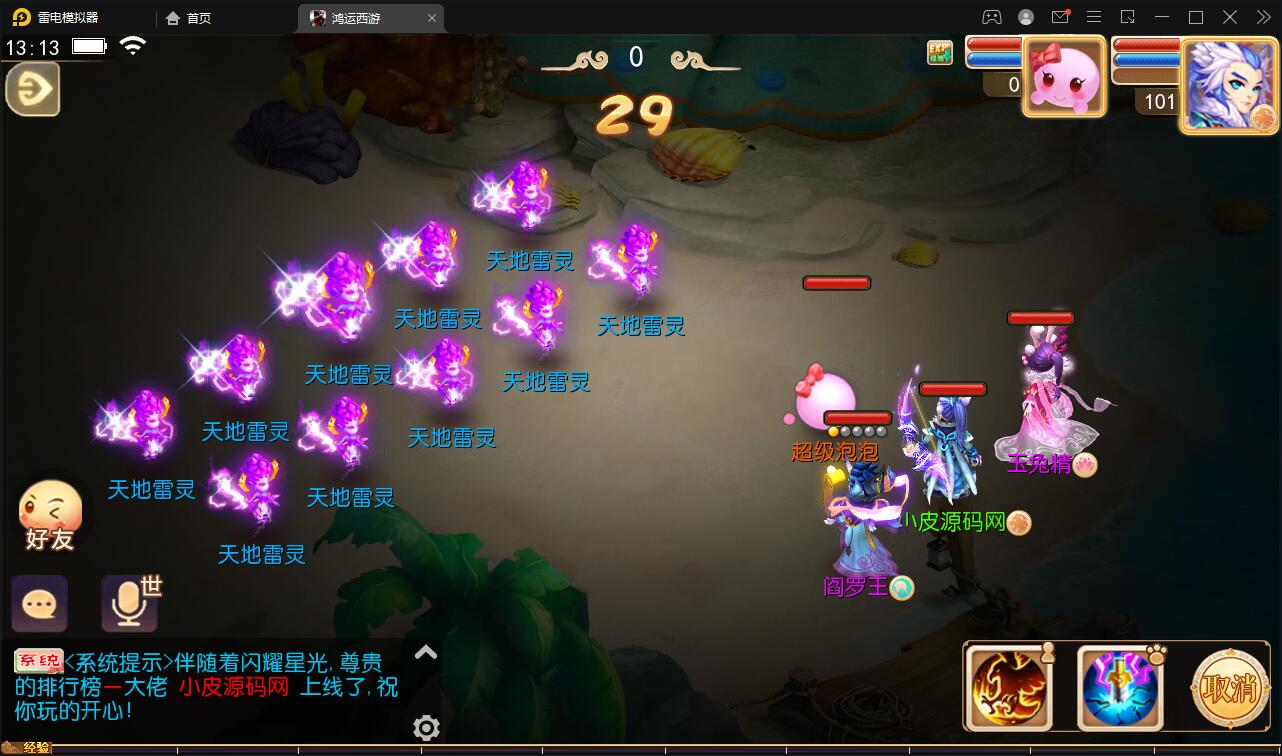
Task: Cast the lightning sword pet skill
Action: point(1118,686)
